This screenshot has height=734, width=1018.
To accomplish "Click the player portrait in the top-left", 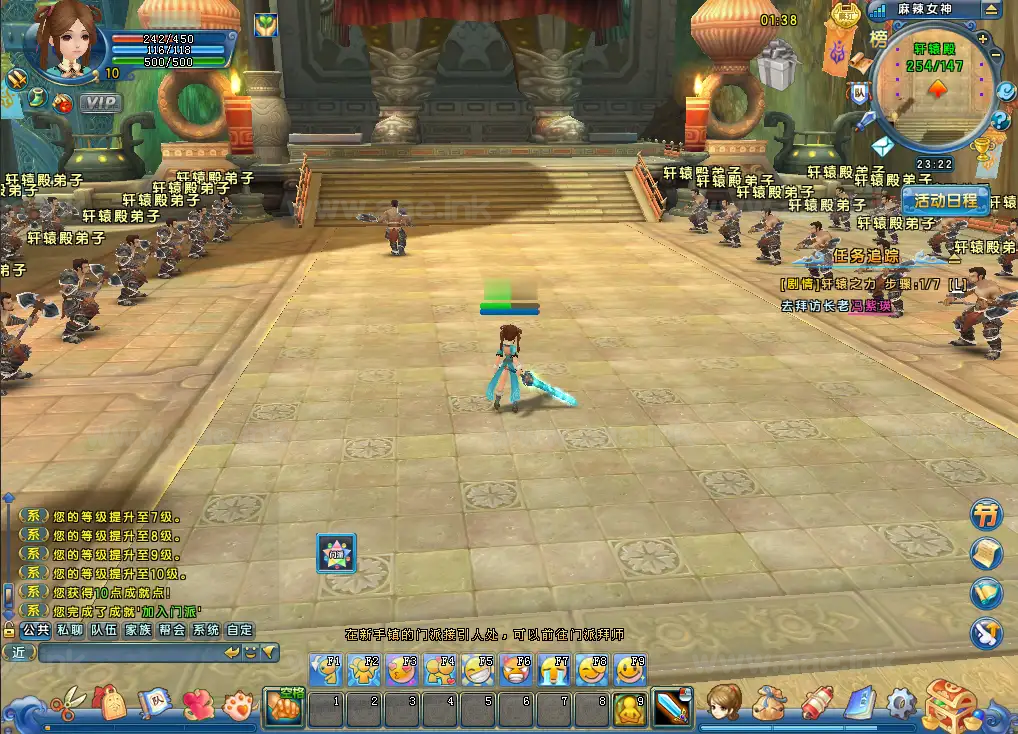I will pos(67,40).
